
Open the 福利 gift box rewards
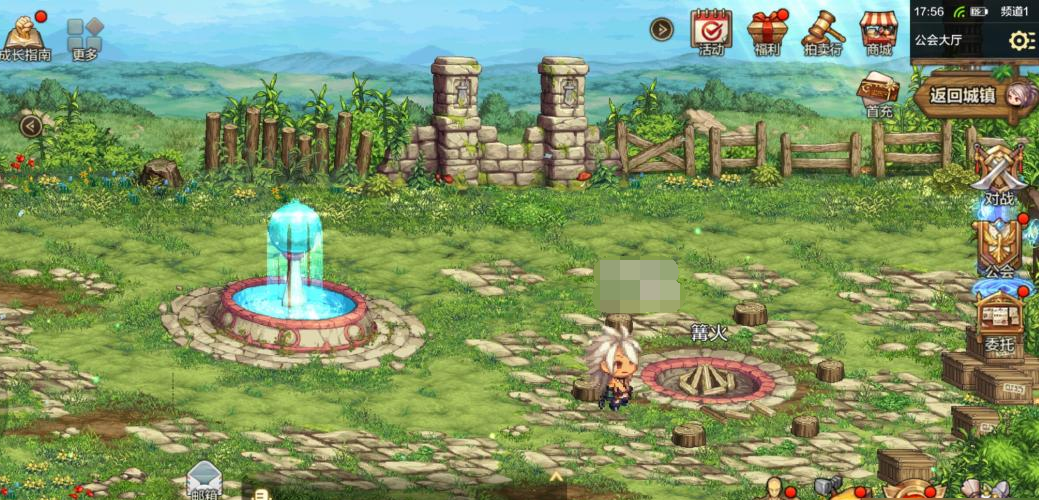768,30
